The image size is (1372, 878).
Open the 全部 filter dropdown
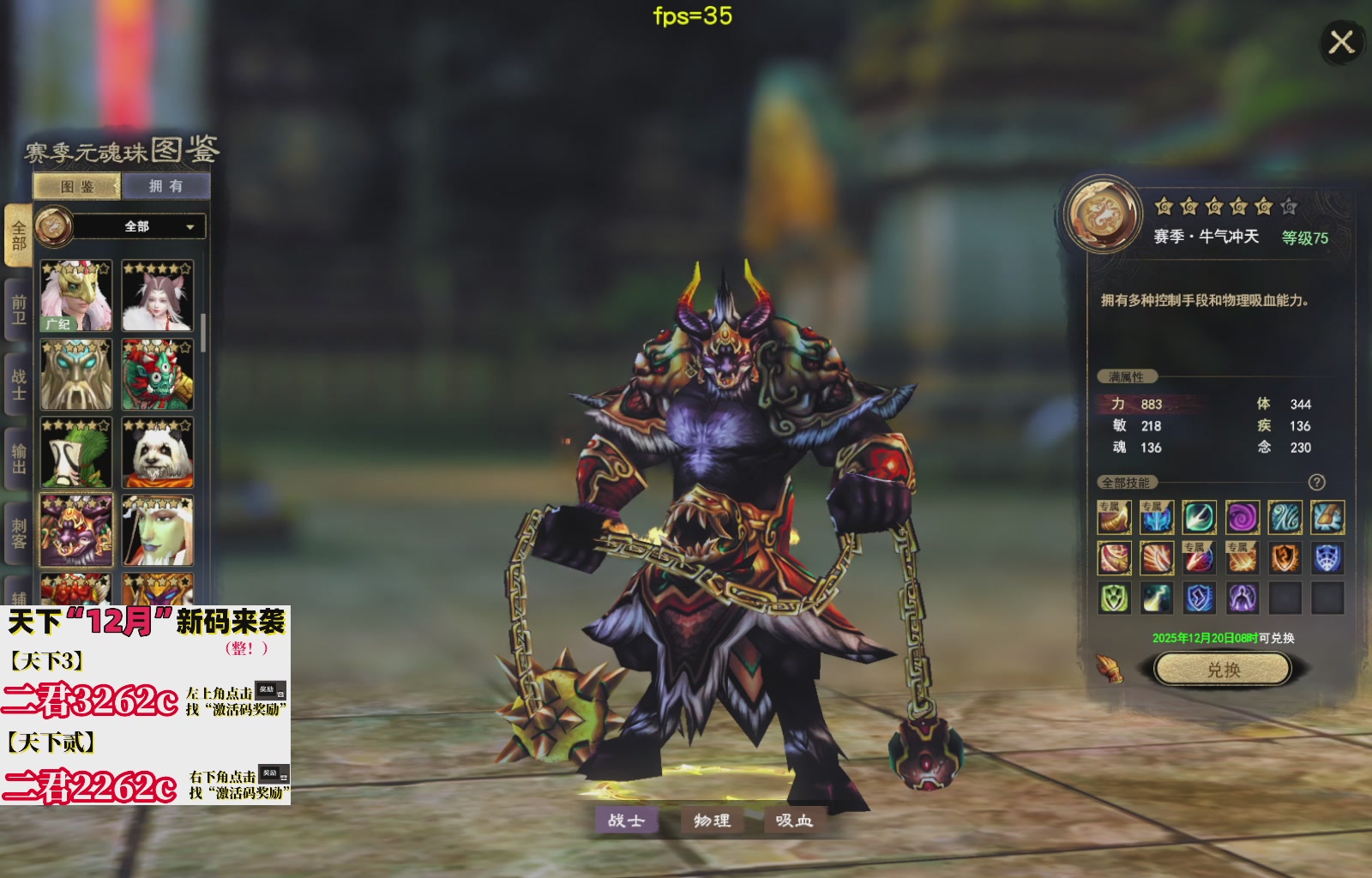[137, 226]
